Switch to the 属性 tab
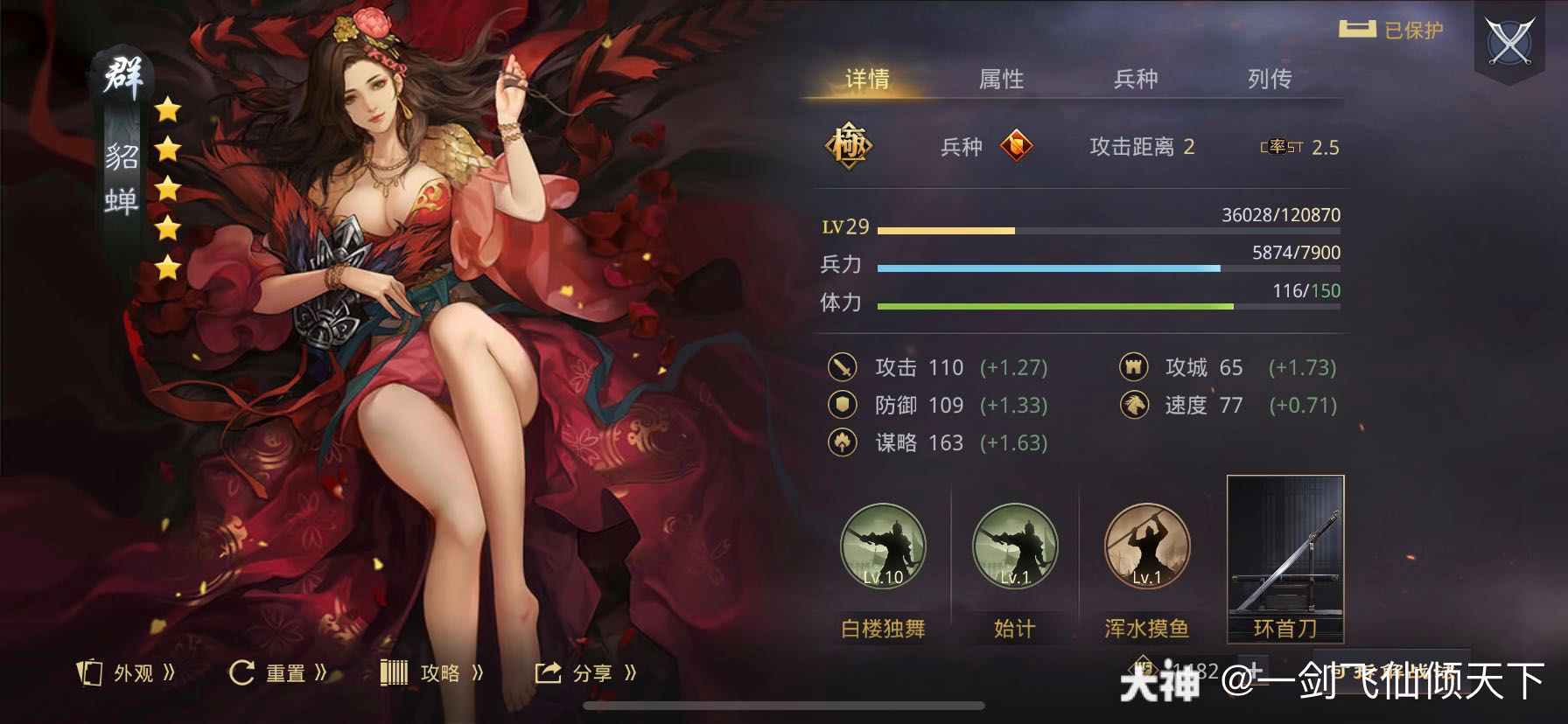 click(1002, 80)
